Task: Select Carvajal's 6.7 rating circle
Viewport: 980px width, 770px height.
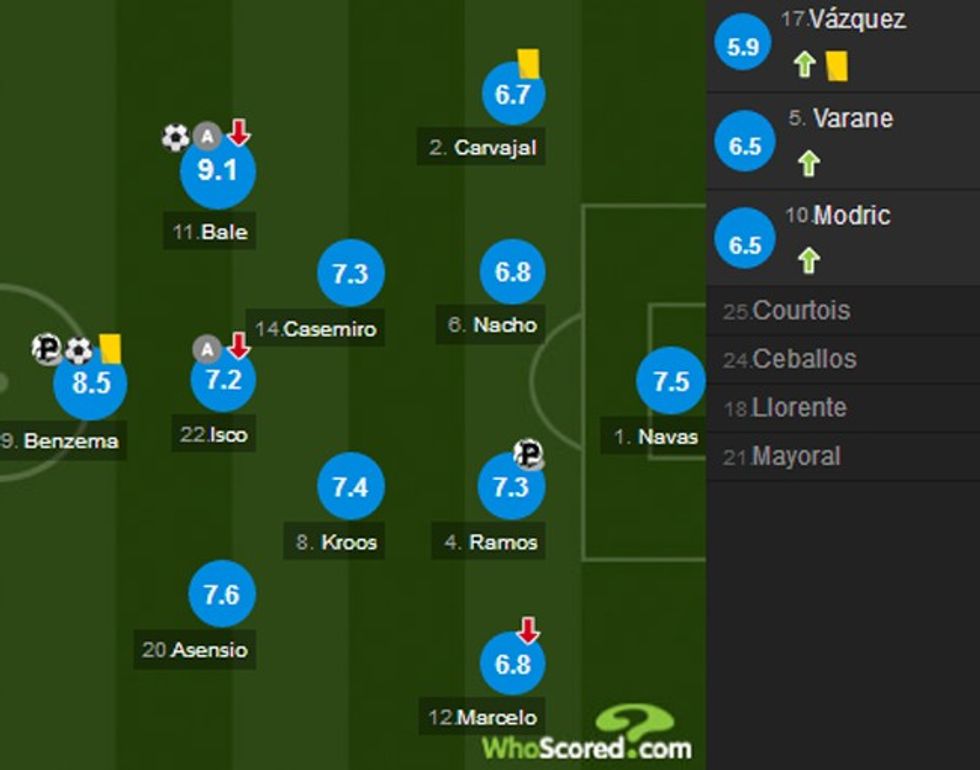Action: coord(512,96)
